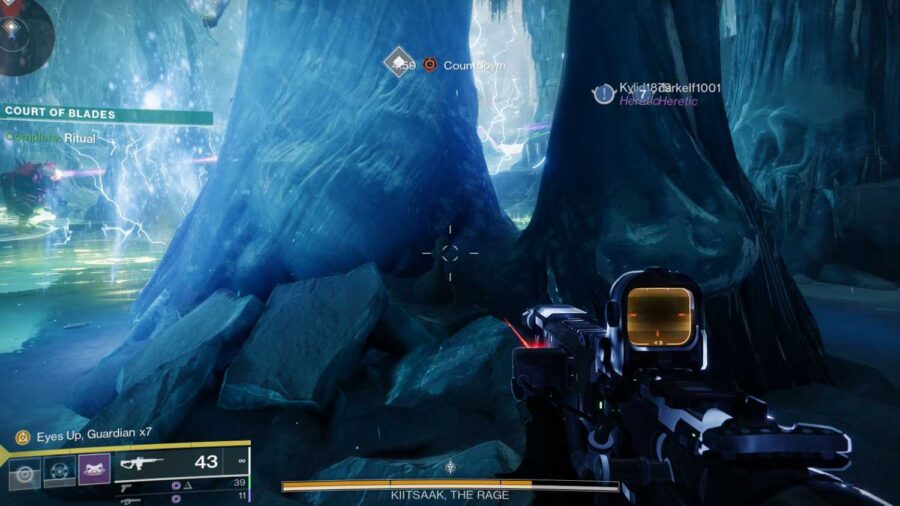Click the Eyes Up, Guardian buff icon

click(x=22, y=437)
